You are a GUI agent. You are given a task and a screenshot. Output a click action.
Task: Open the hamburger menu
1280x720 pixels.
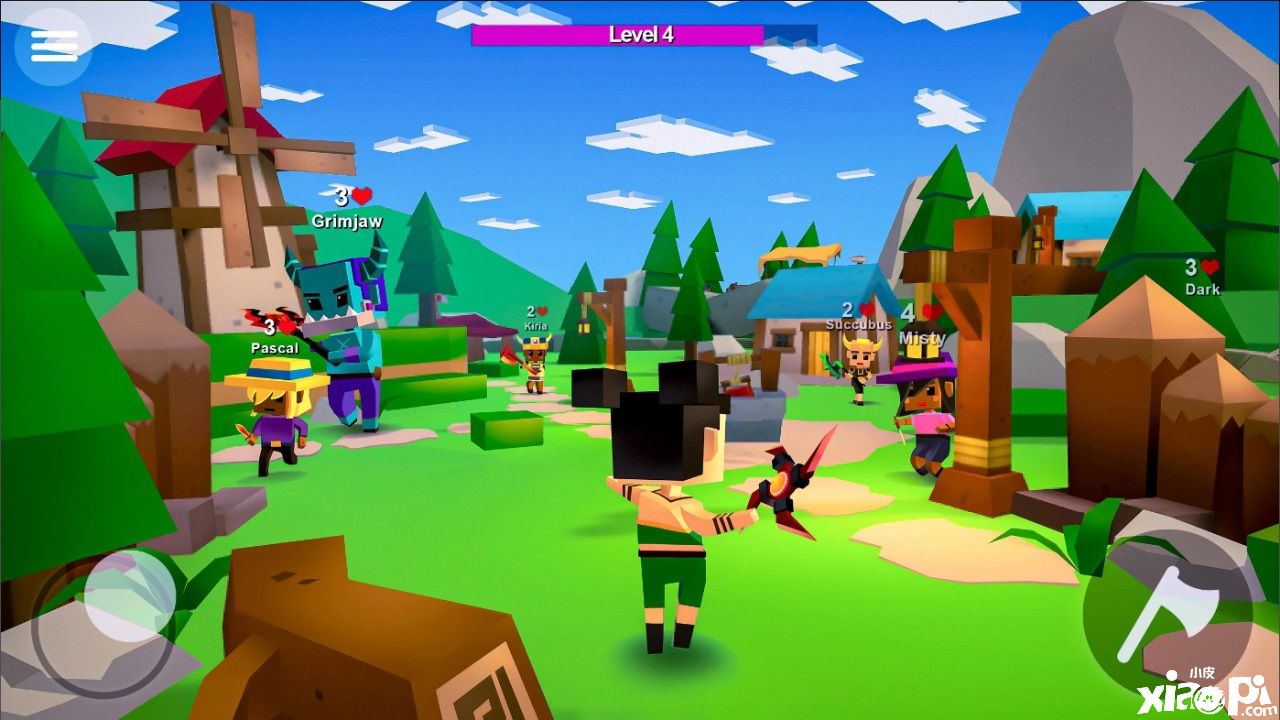point(54,45)
